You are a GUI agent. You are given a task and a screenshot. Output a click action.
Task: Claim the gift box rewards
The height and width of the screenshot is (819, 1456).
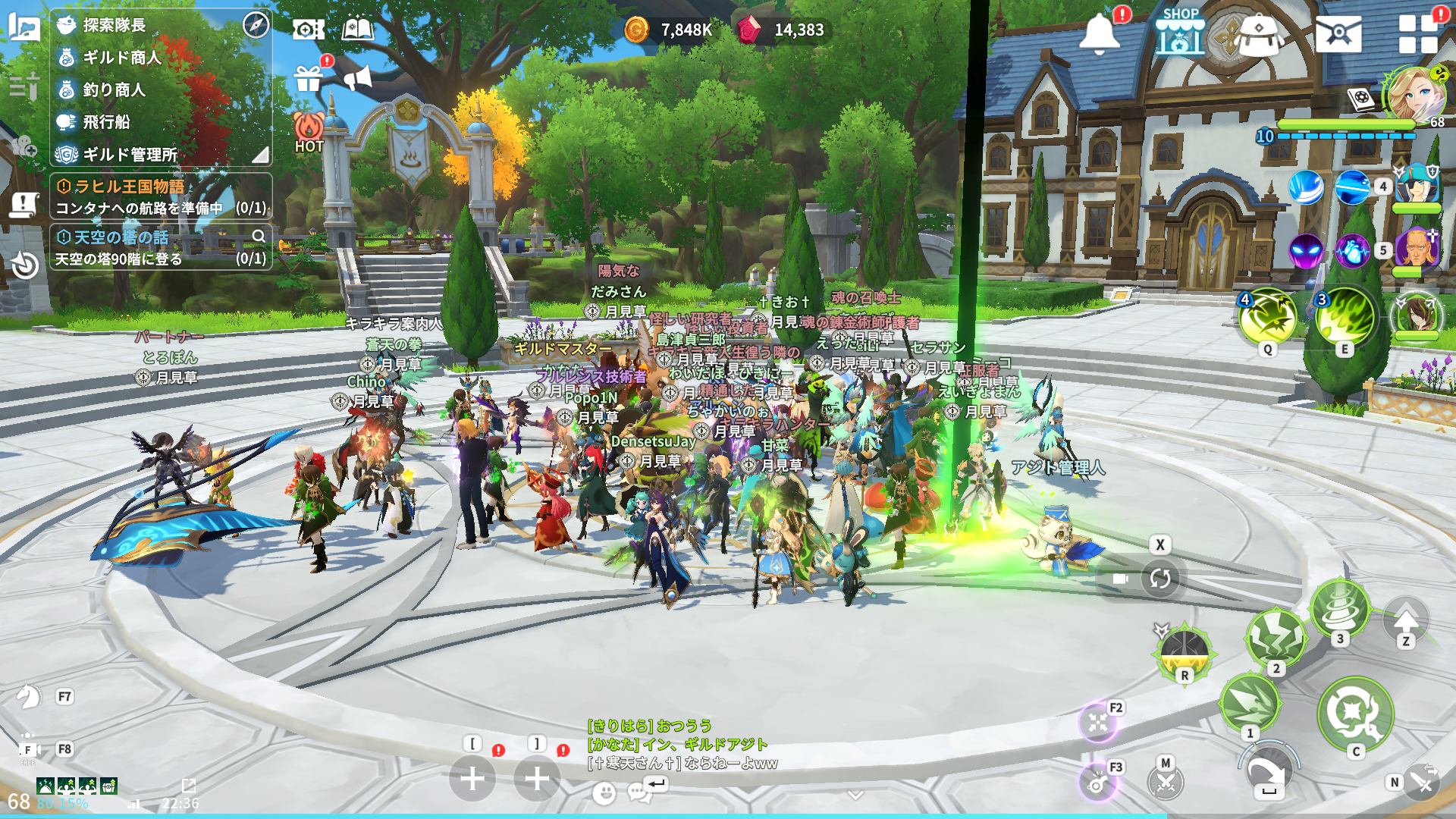(x=309, y=77)
